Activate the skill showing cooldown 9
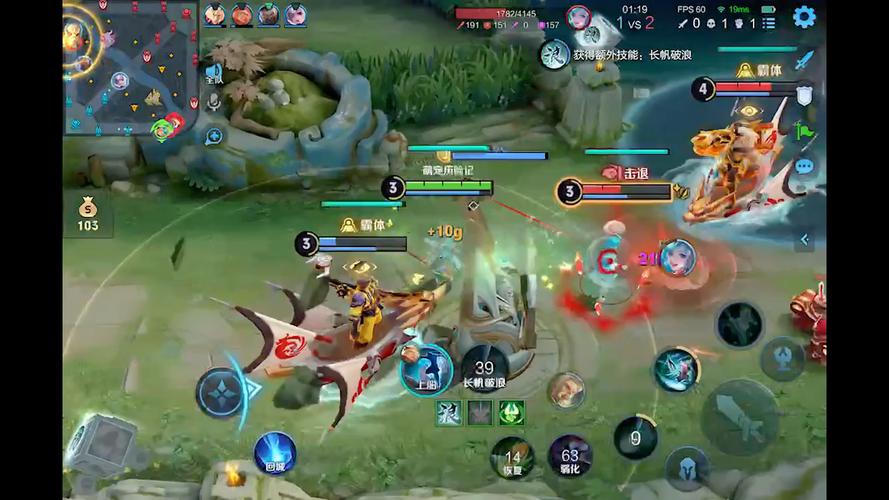The height and width of the screenshot is (500, 889). coord(635,437)
